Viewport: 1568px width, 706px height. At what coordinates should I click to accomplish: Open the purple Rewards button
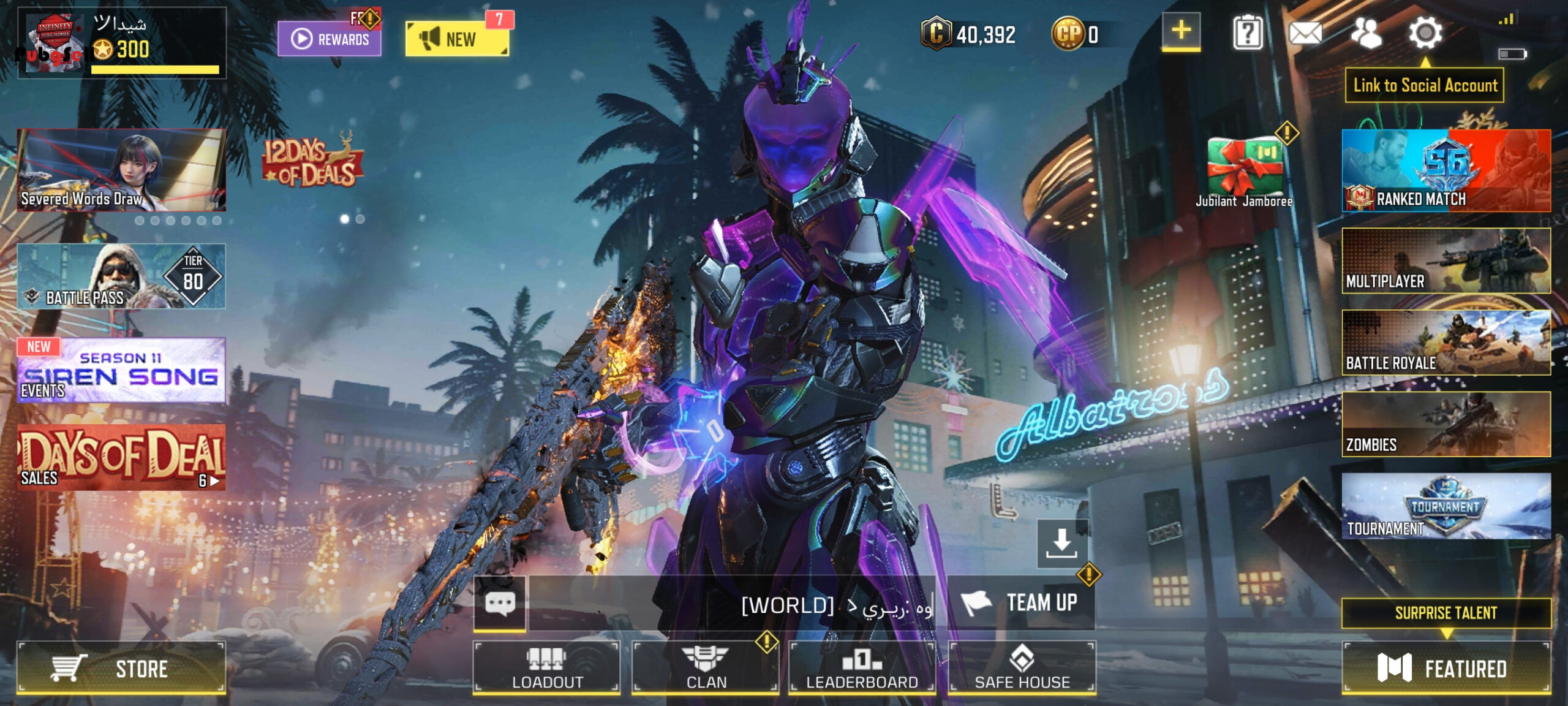pyautogui.click(x=330, y=39)
